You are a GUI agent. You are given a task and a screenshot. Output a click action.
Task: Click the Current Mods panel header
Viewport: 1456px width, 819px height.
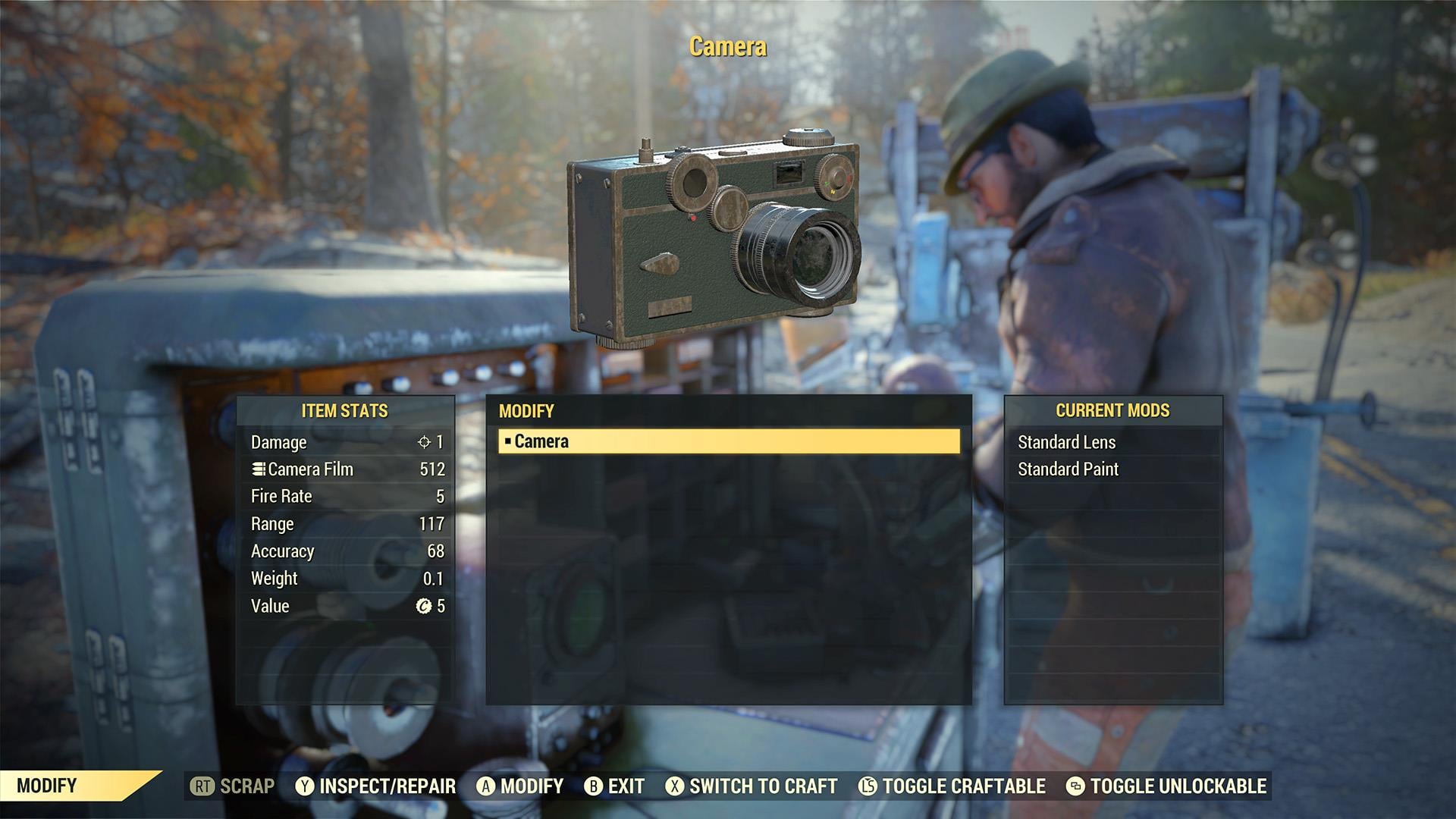[1112, 411]
